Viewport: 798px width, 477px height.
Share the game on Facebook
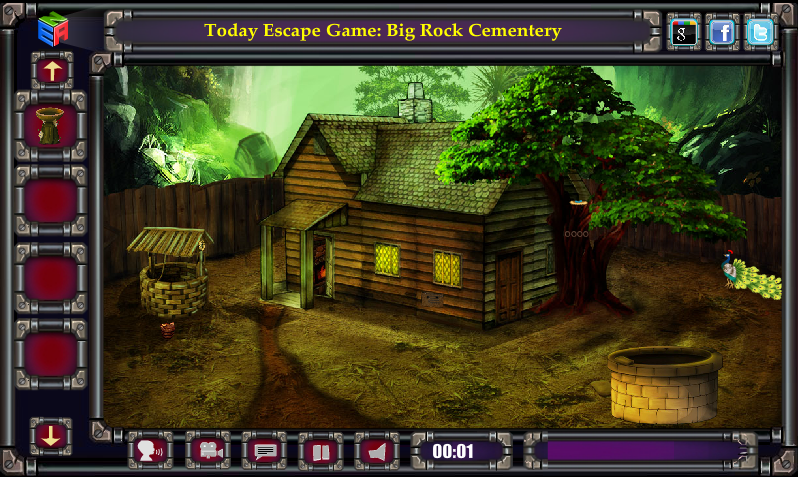pos(722,32)
